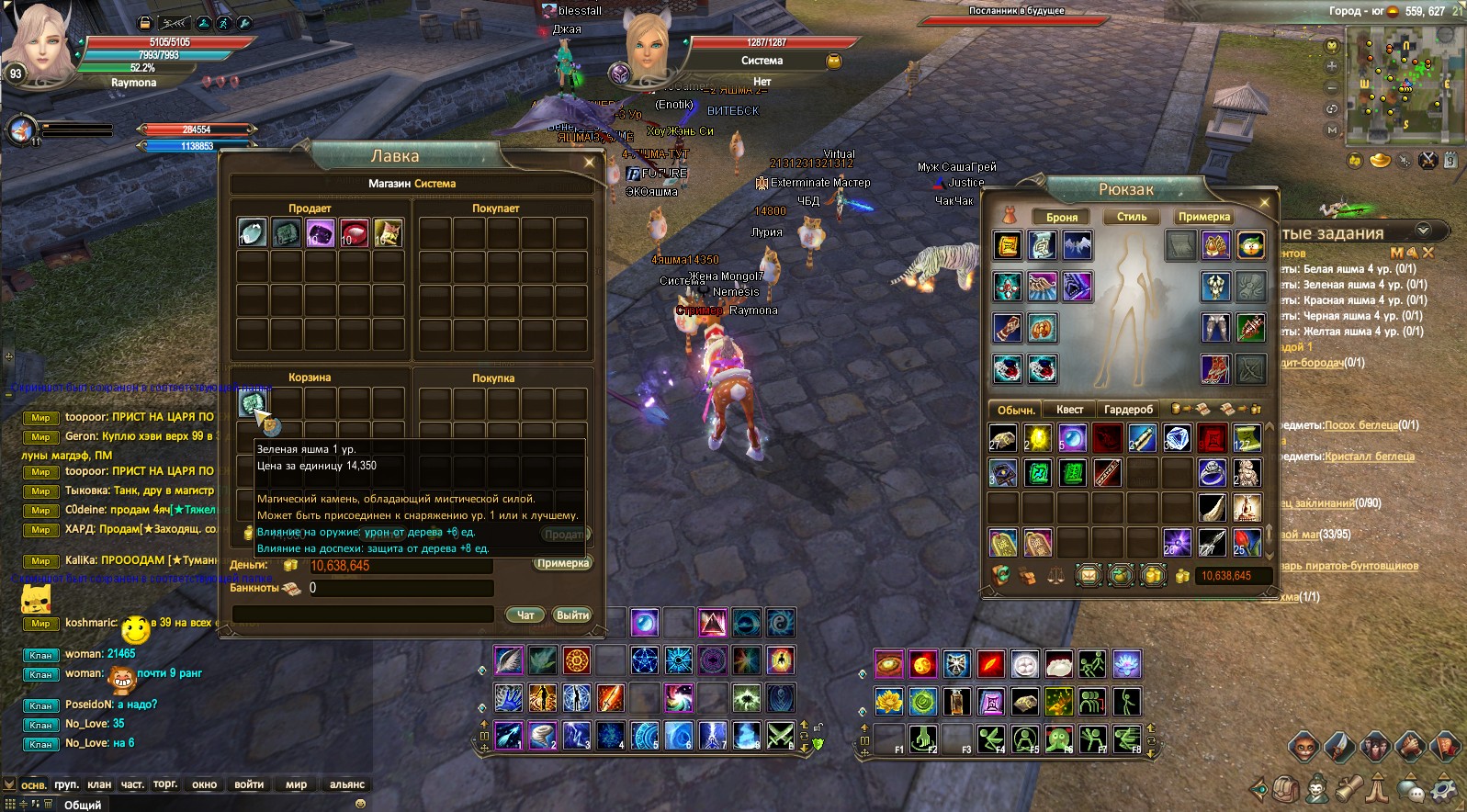The image size is (1467, 812).
Task: Use the crossed swords attack skill
Action: pos(780,736)
